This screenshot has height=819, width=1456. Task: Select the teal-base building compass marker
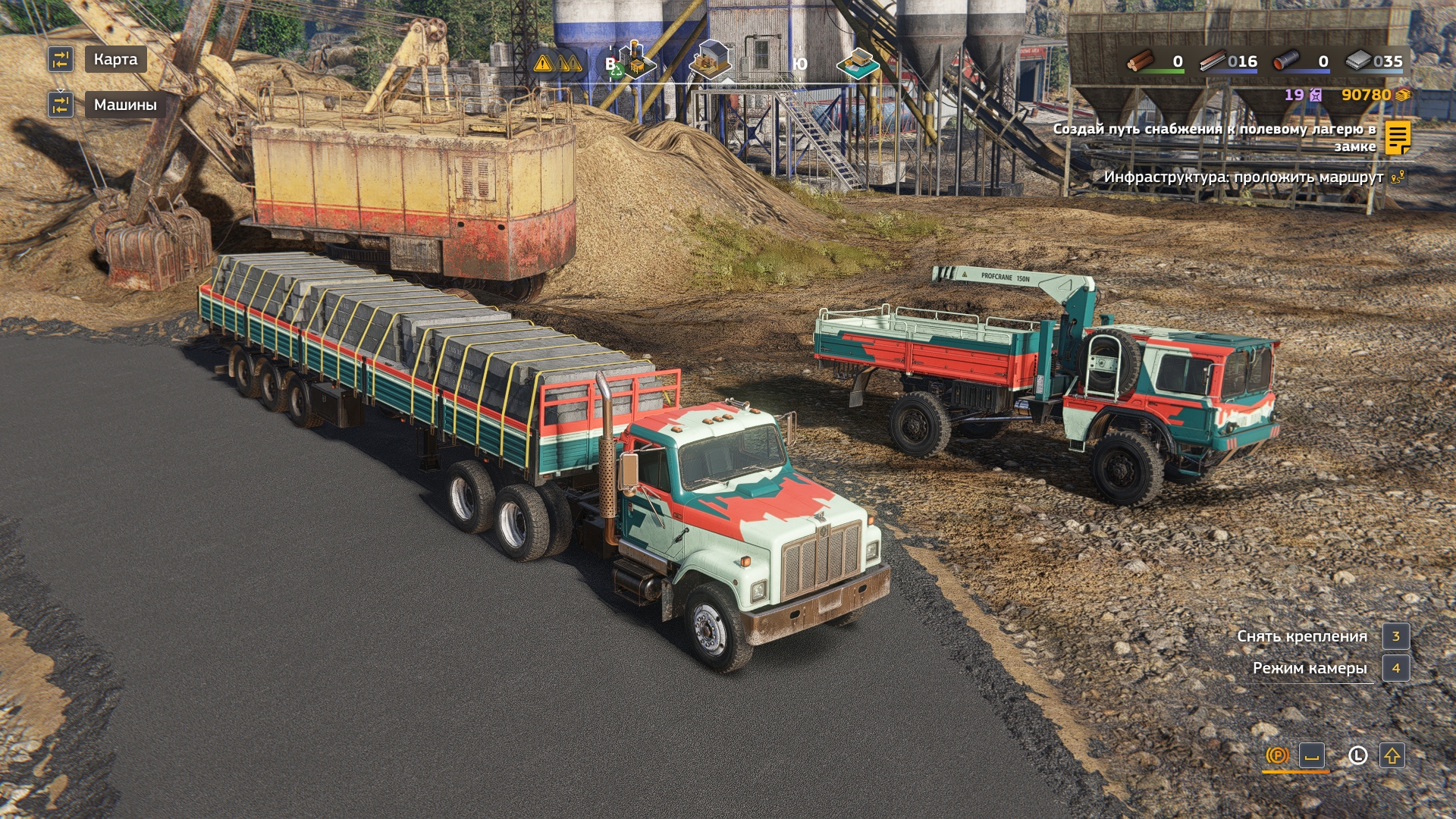858,63
